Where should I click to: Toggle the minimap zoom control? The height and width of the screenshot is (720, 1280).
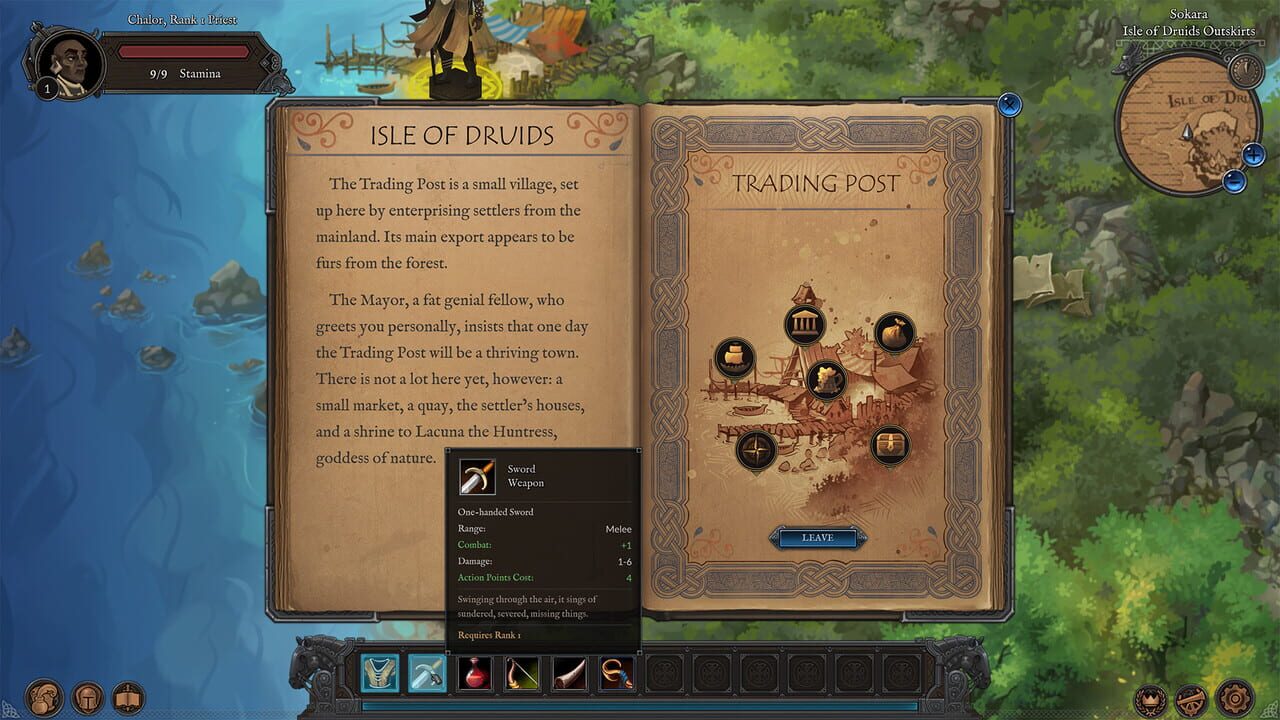point(1251,156)
